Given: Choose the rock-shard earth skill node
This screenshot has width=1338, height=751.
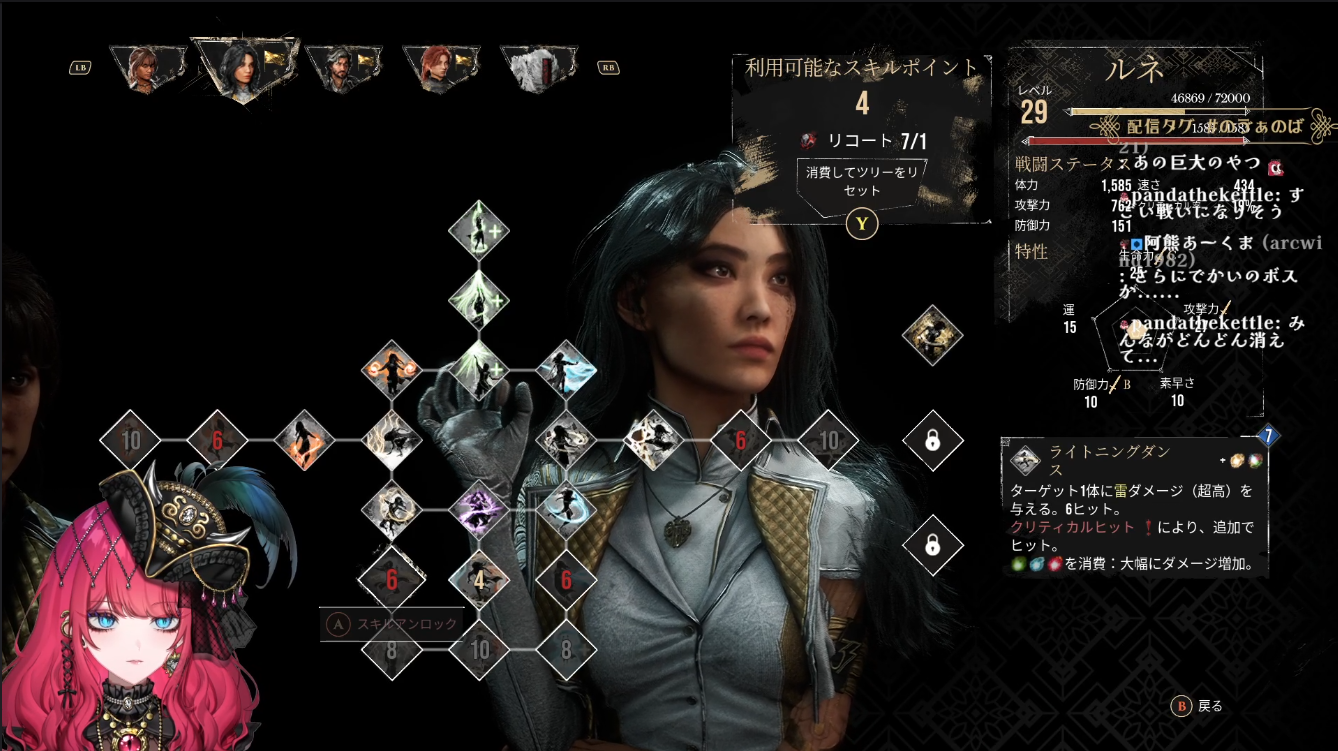Looking at the screenshot, I should [x=653, y=439].
